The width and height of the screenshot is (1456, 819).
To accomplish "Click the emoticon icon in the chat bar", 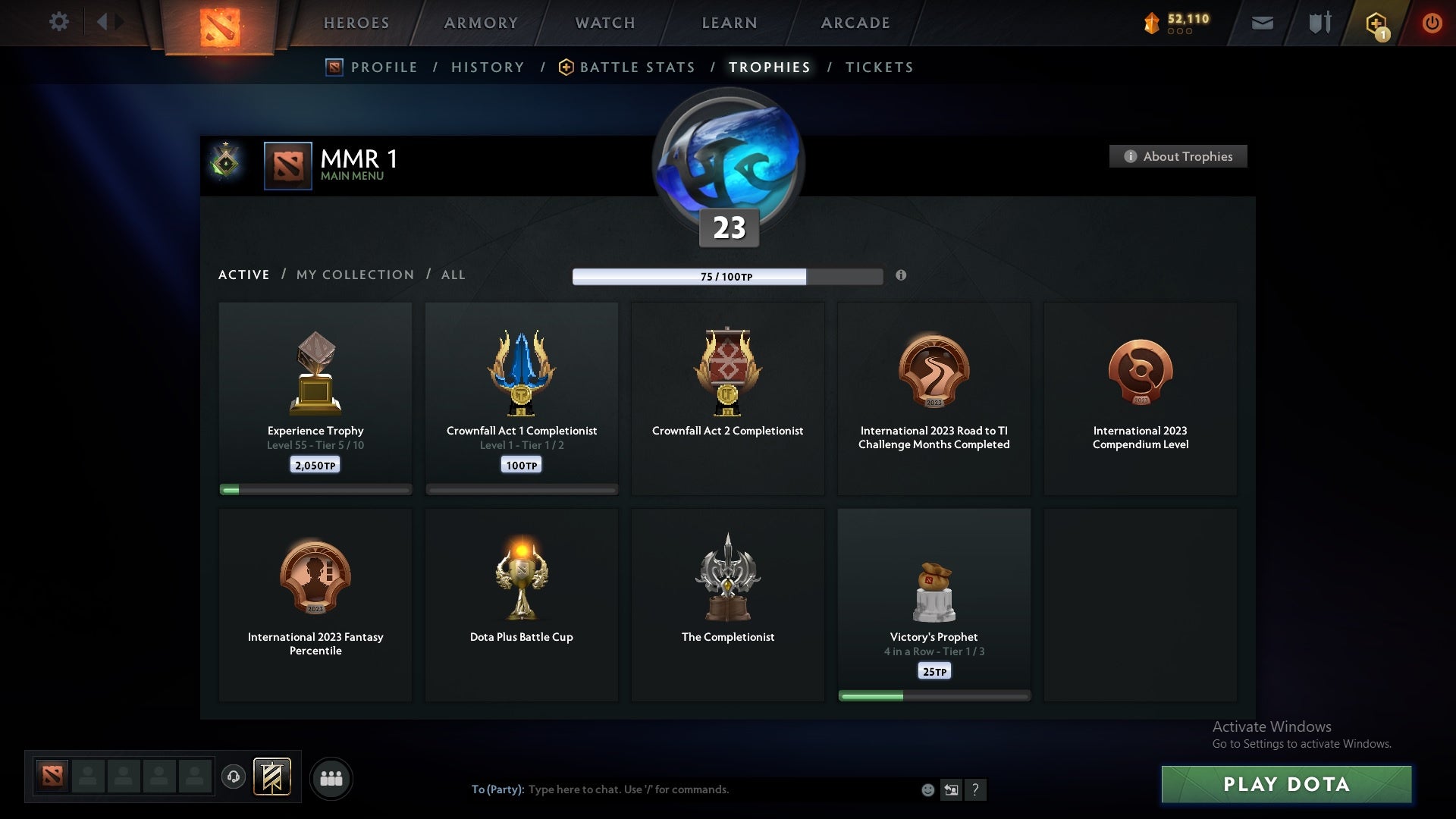I will click(x=928, y=789).
